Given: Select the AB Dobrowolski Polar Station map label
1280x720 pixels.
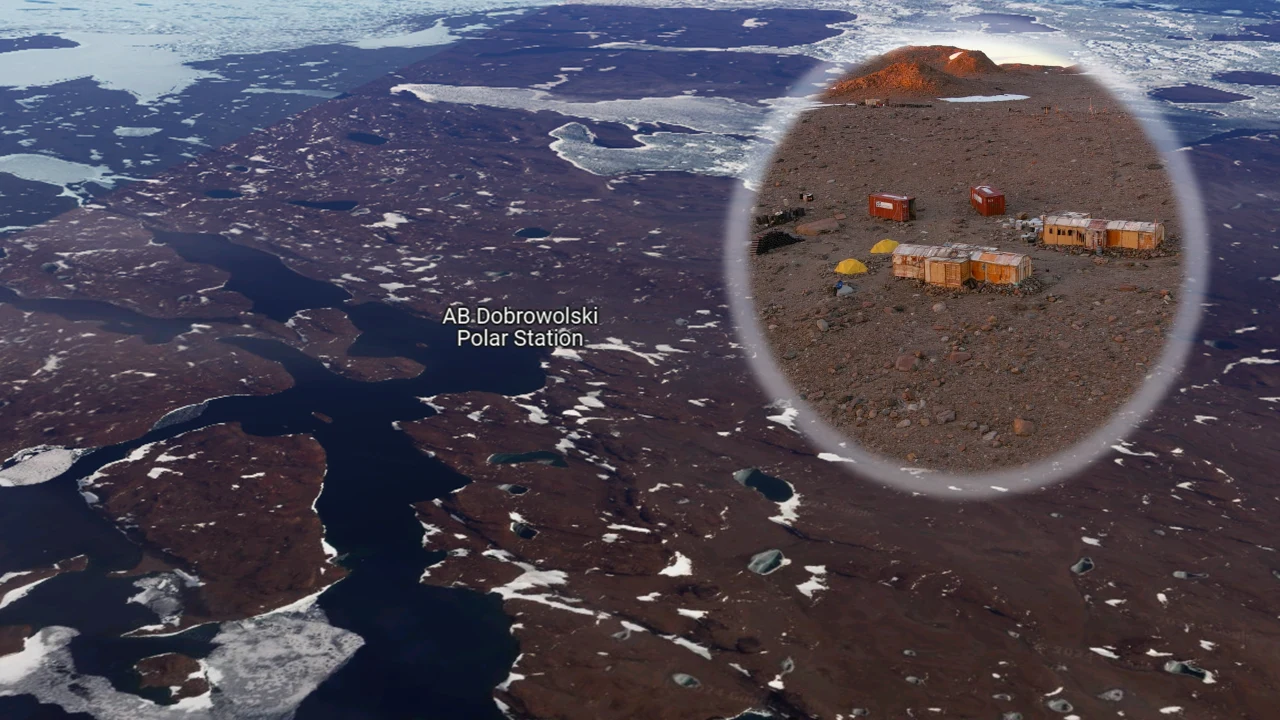Looking at the screenshot, I should pos(520,327).
